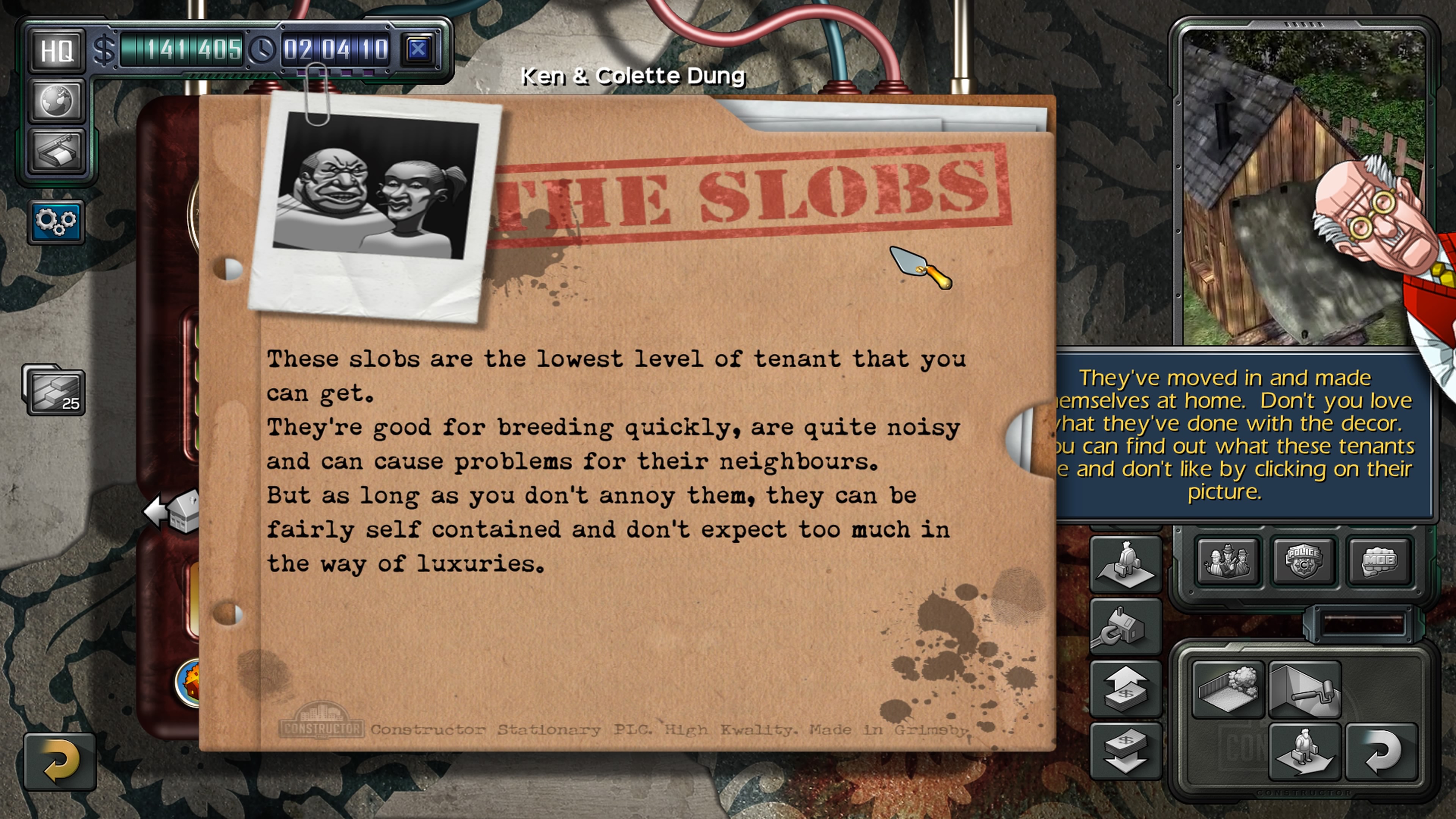Viewport: 1456px width, 819px height.
Task: Open the gears settings button
Action: [56, 221]
